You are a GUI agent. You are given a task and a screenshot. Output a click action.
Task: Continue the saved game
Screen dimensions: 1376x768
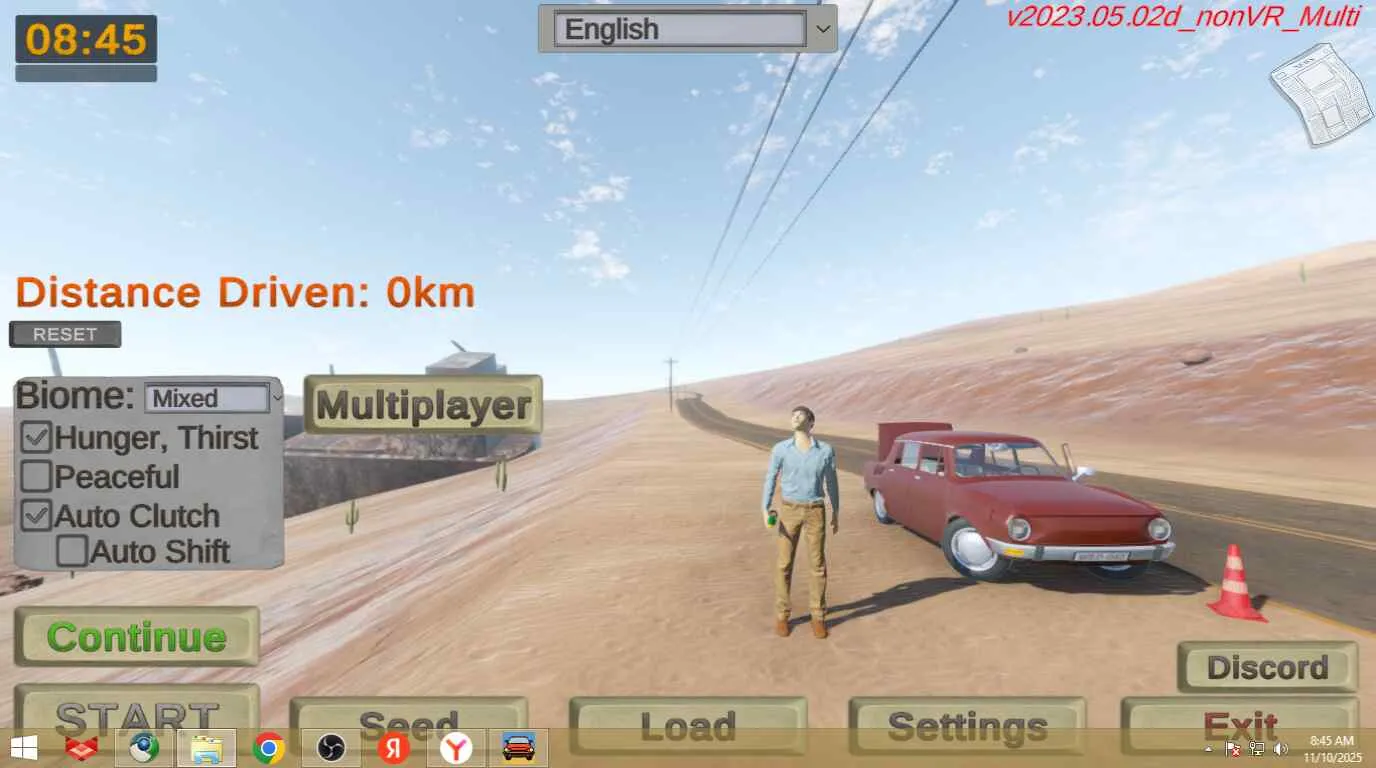137,637
